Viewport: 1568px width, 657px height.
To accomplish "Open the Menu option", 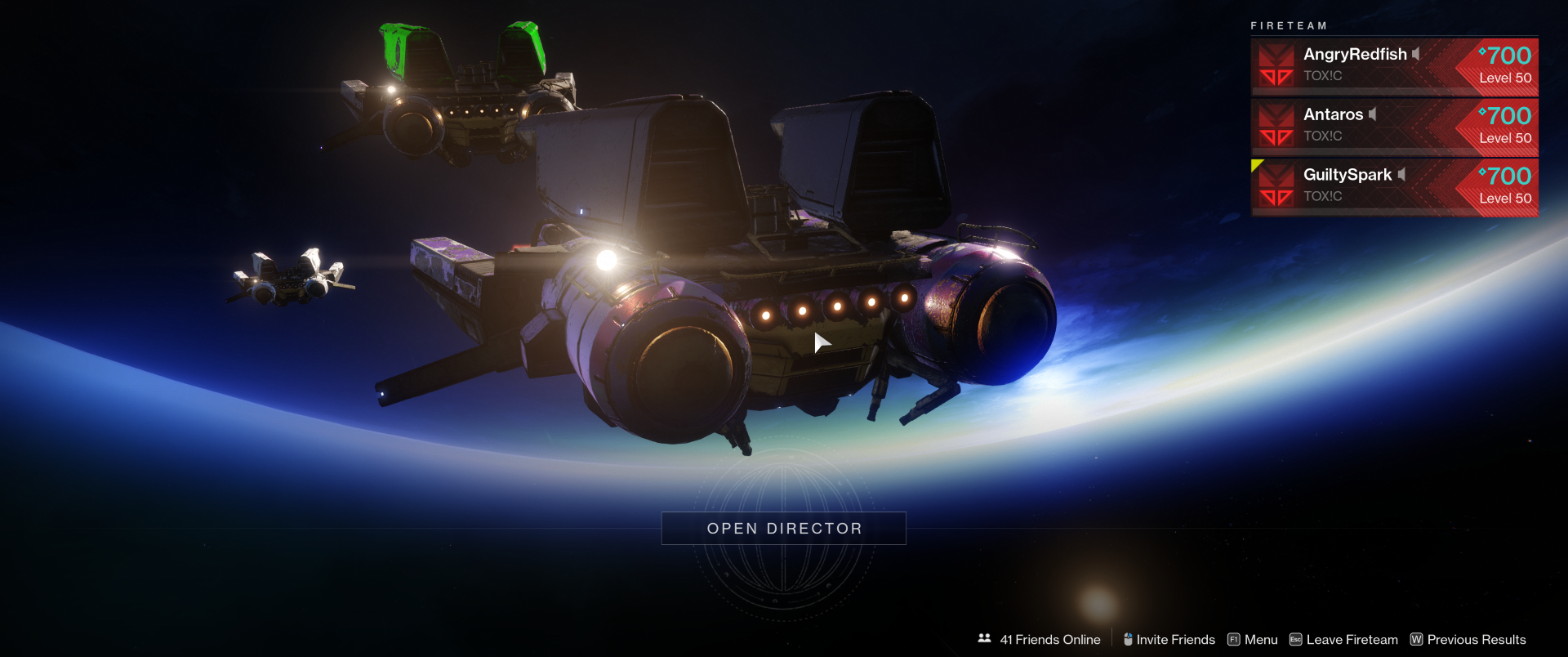I will tap(1253, 640).
